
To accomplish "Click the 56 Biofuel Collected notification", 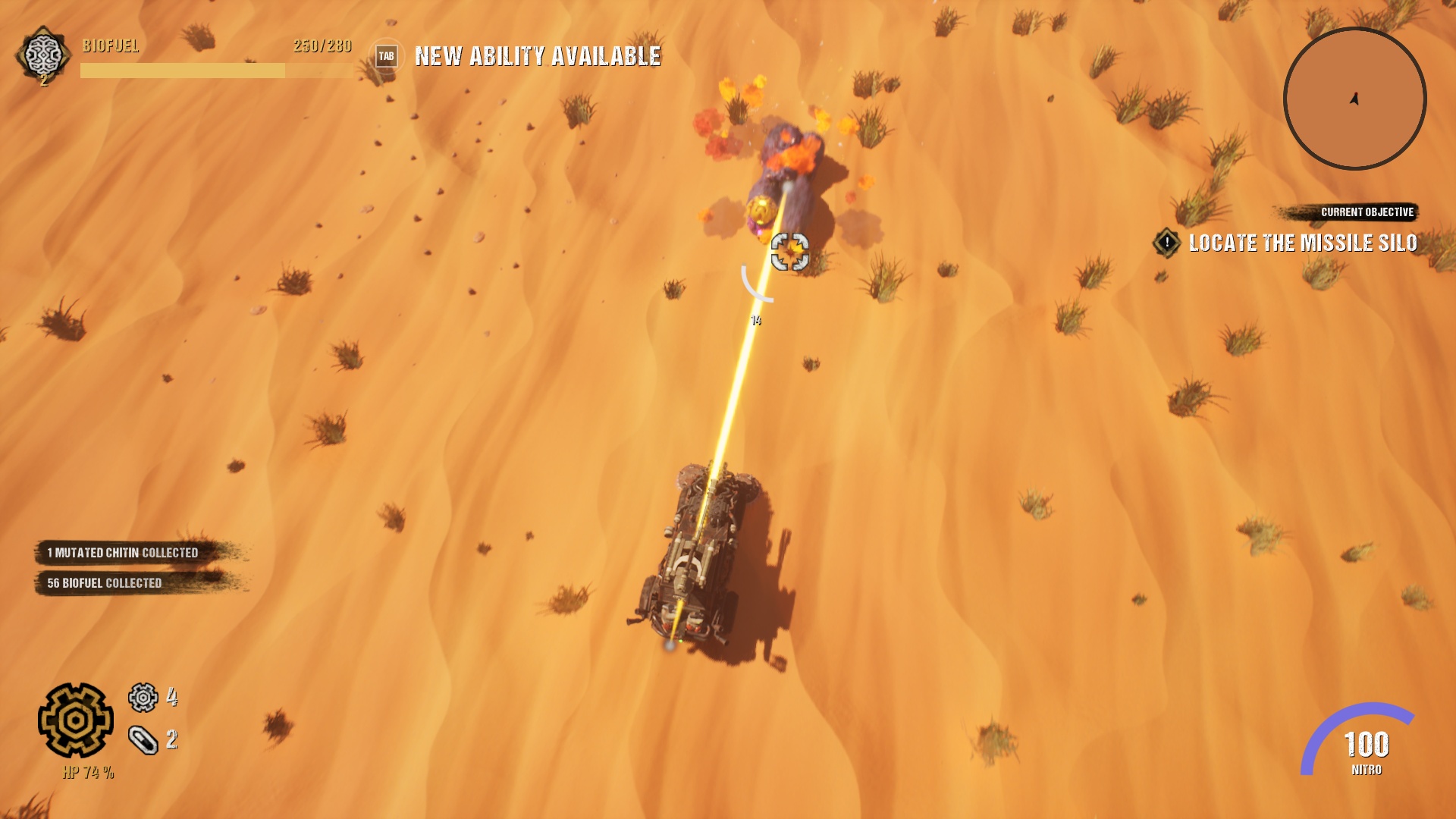I will [105, 583].
